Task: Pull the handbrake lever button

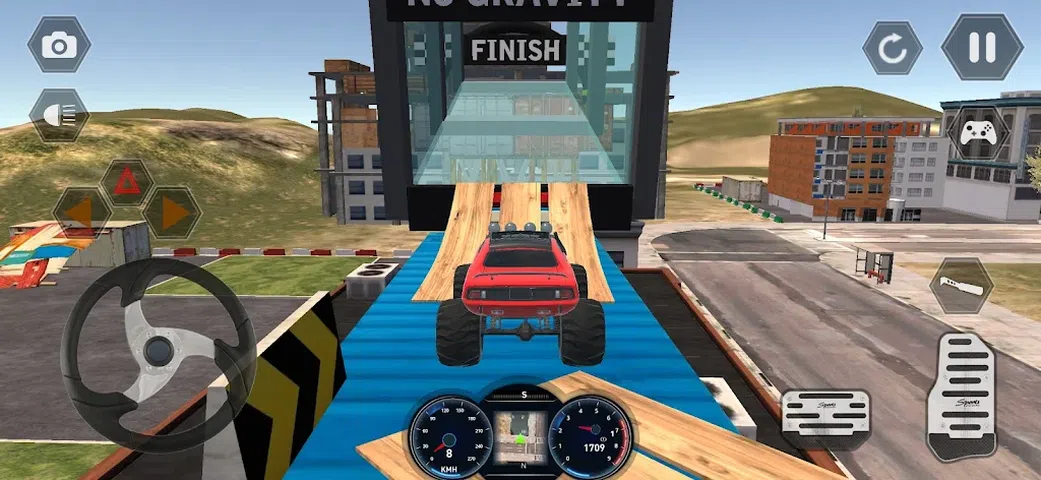Action: pos(961,285)
